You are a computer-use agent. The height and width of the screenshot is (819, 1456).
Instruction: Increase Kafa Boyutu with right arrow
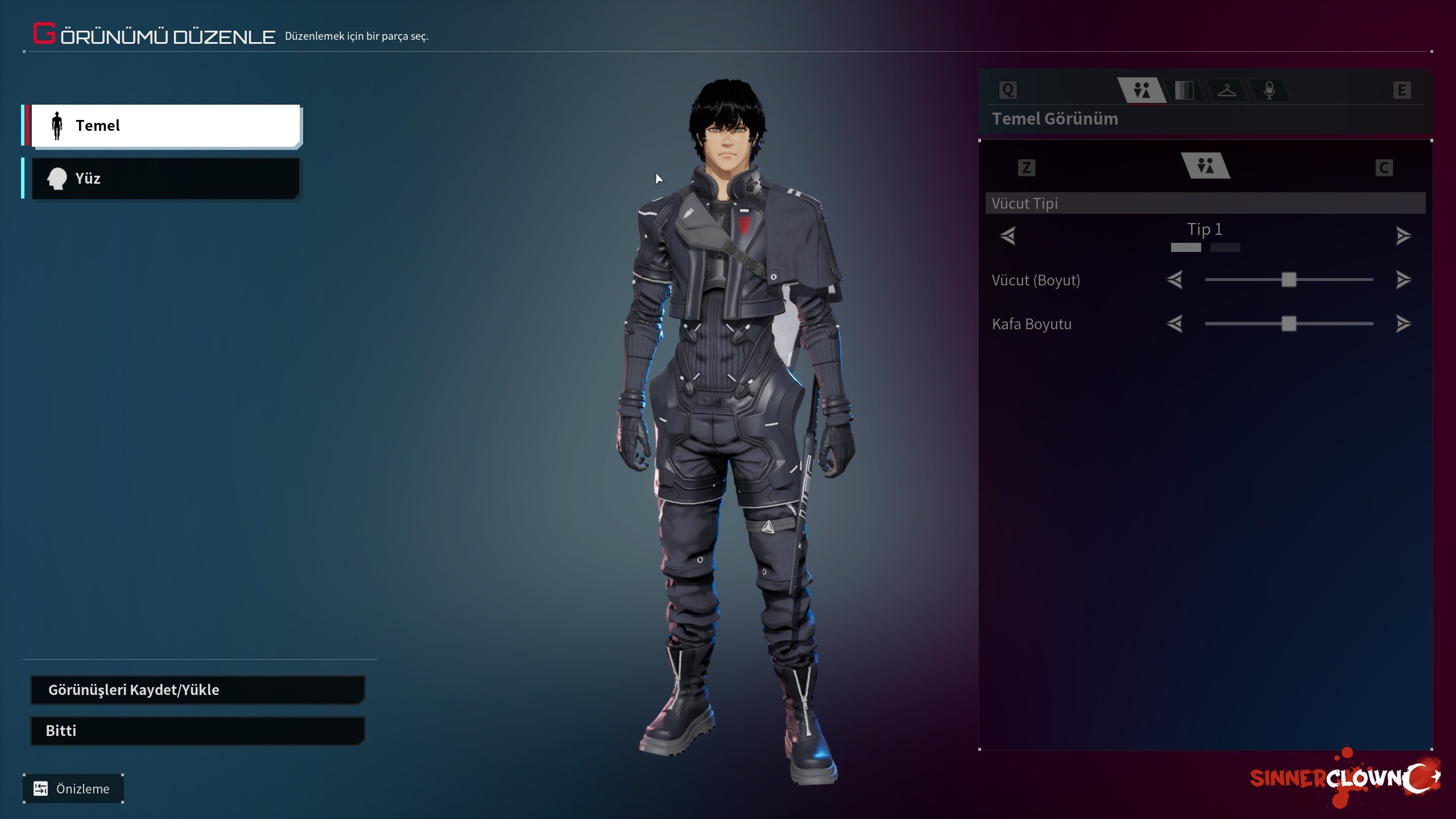(x=1403, y=324)
